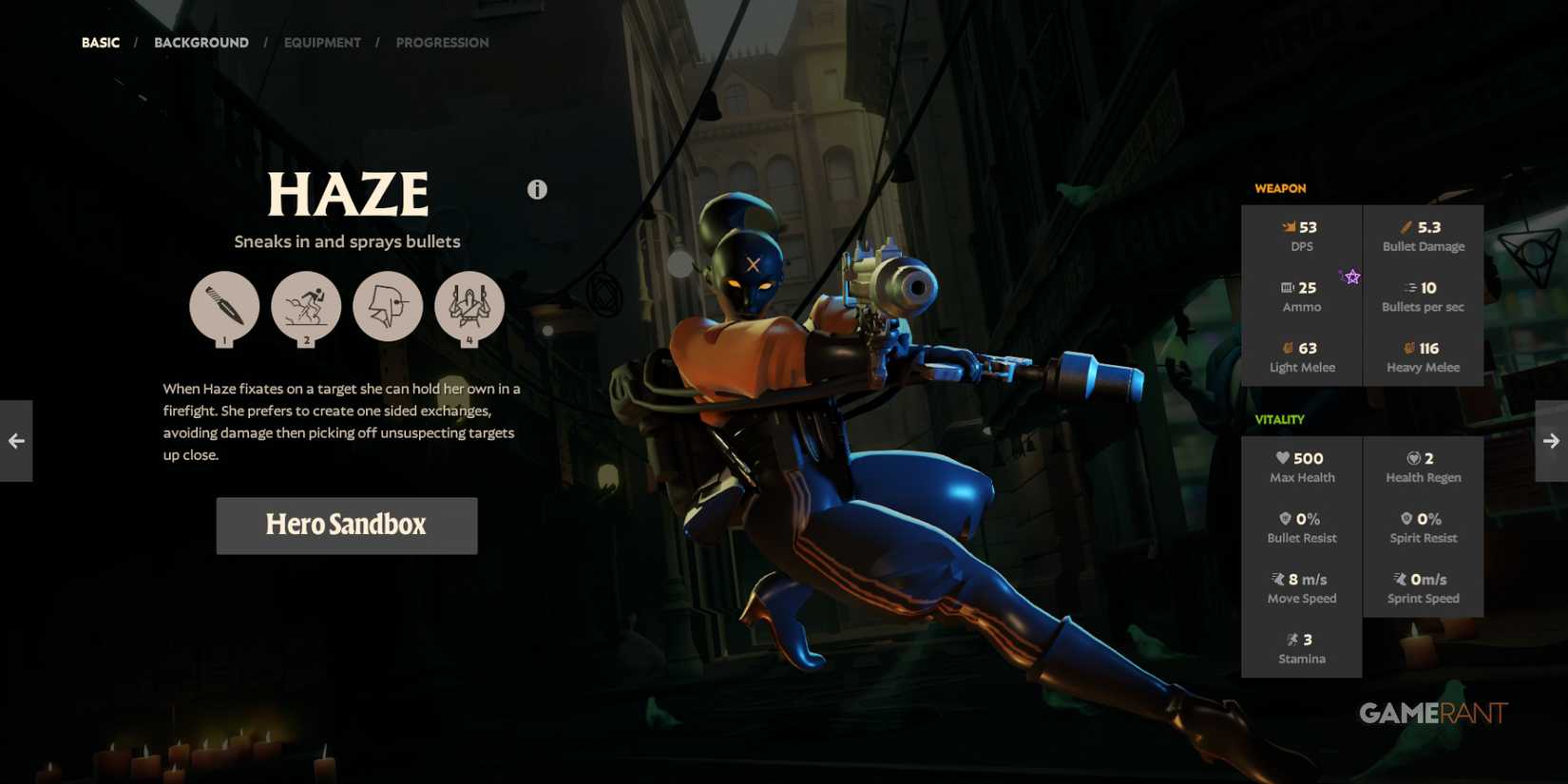Click the Max Health heart icon

[x=1283, y=457]
